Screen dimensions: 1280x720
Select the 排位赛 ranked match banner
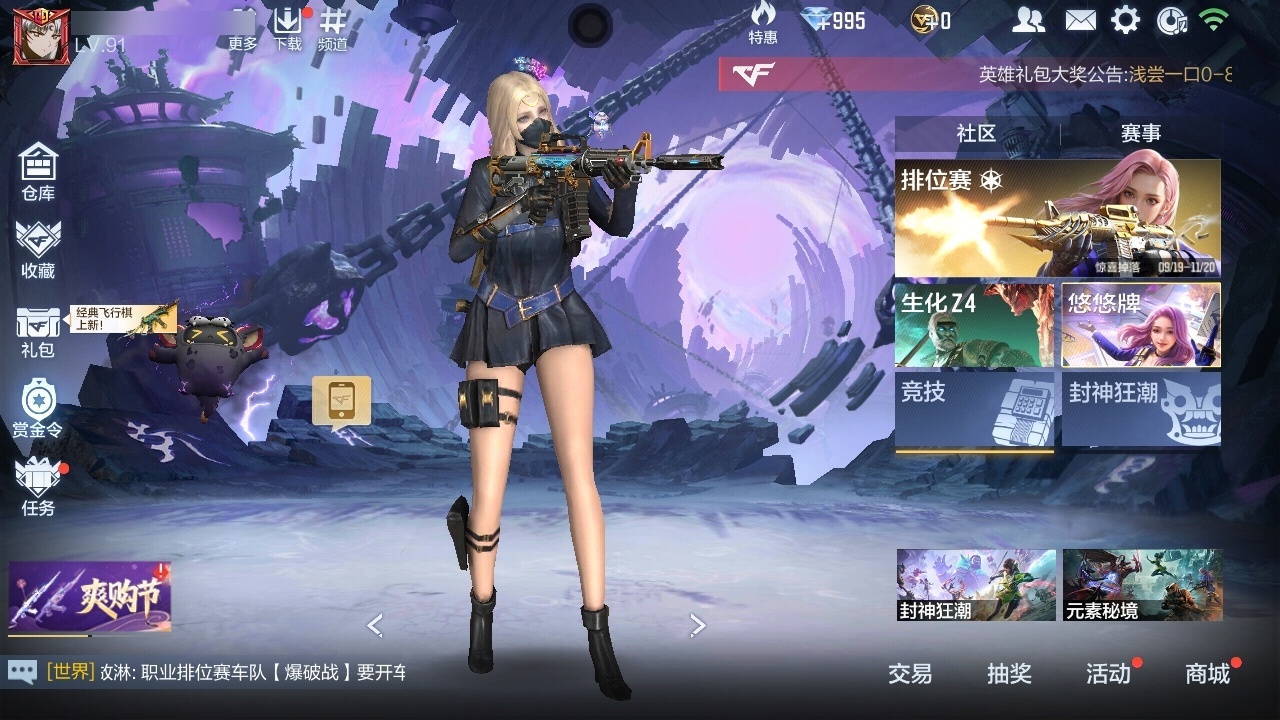tap(1057, 218)
